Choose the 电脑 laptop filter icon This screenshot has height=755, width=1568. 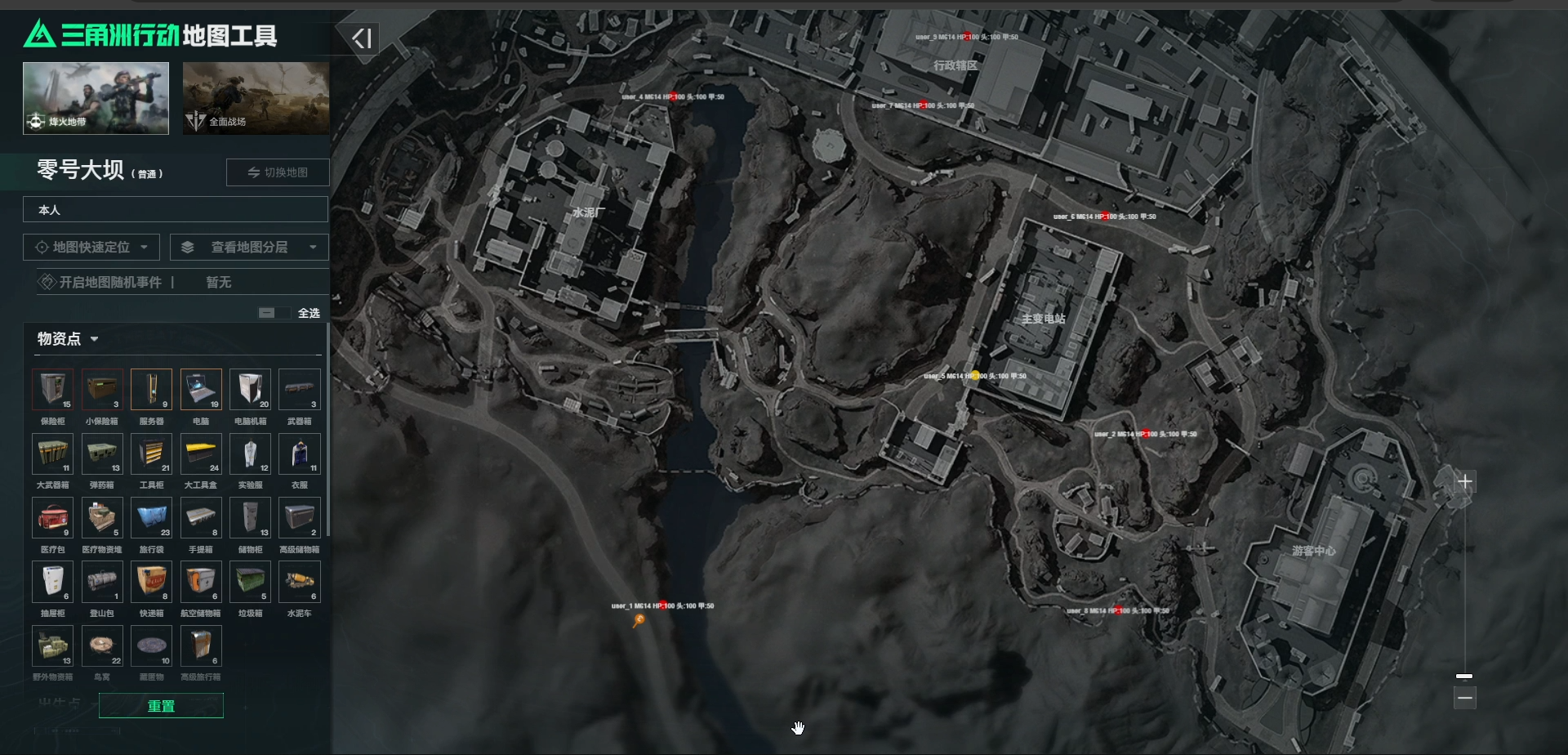tap(201, 390)
